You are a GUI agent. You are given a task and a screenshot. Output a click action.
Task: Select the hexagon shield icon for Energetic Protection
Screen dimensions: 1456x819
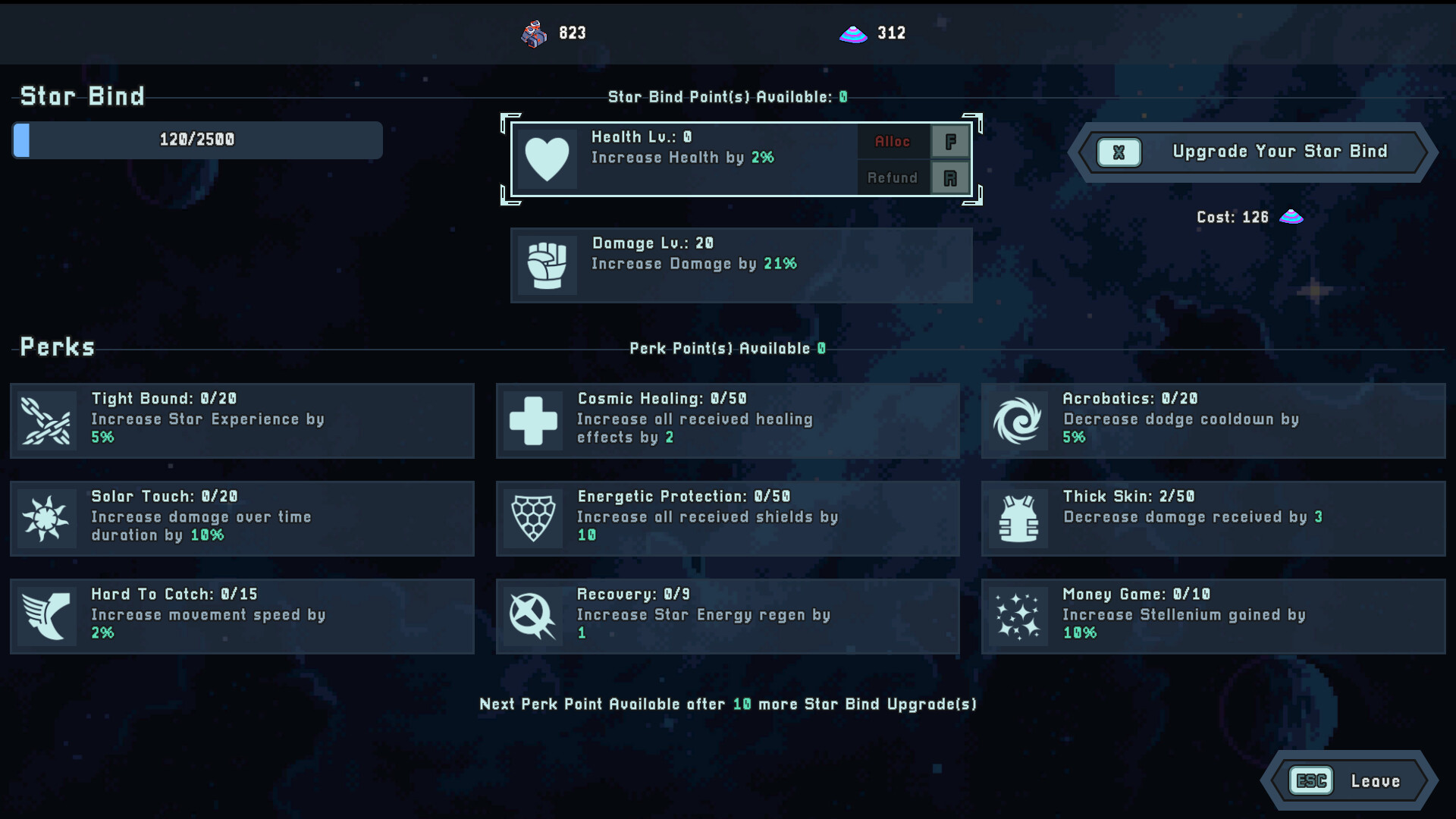pyautogui.click(x=533, y=519)
